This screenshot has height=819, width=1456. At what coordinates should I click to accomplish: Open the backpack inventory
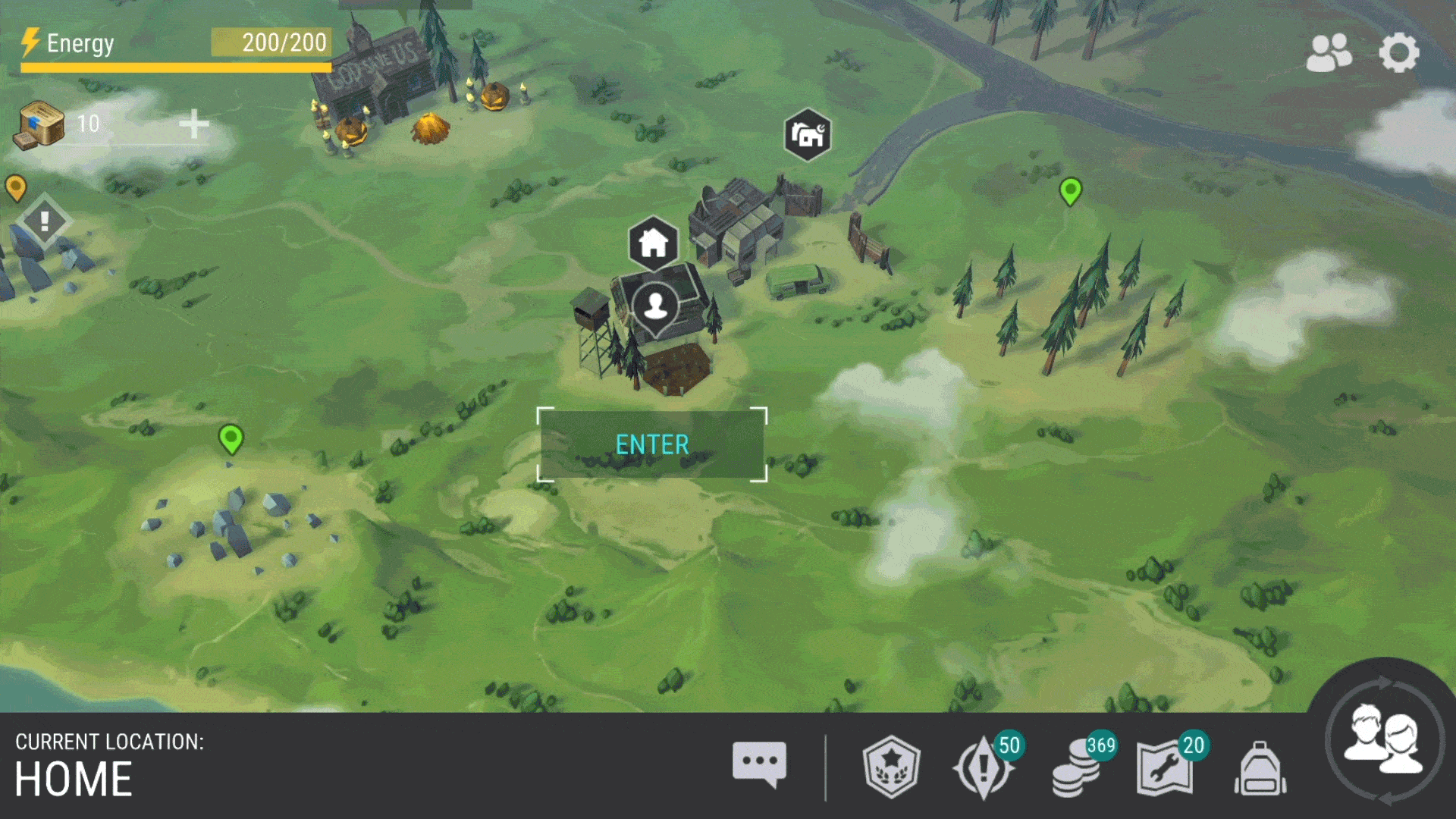point(1260,769)
